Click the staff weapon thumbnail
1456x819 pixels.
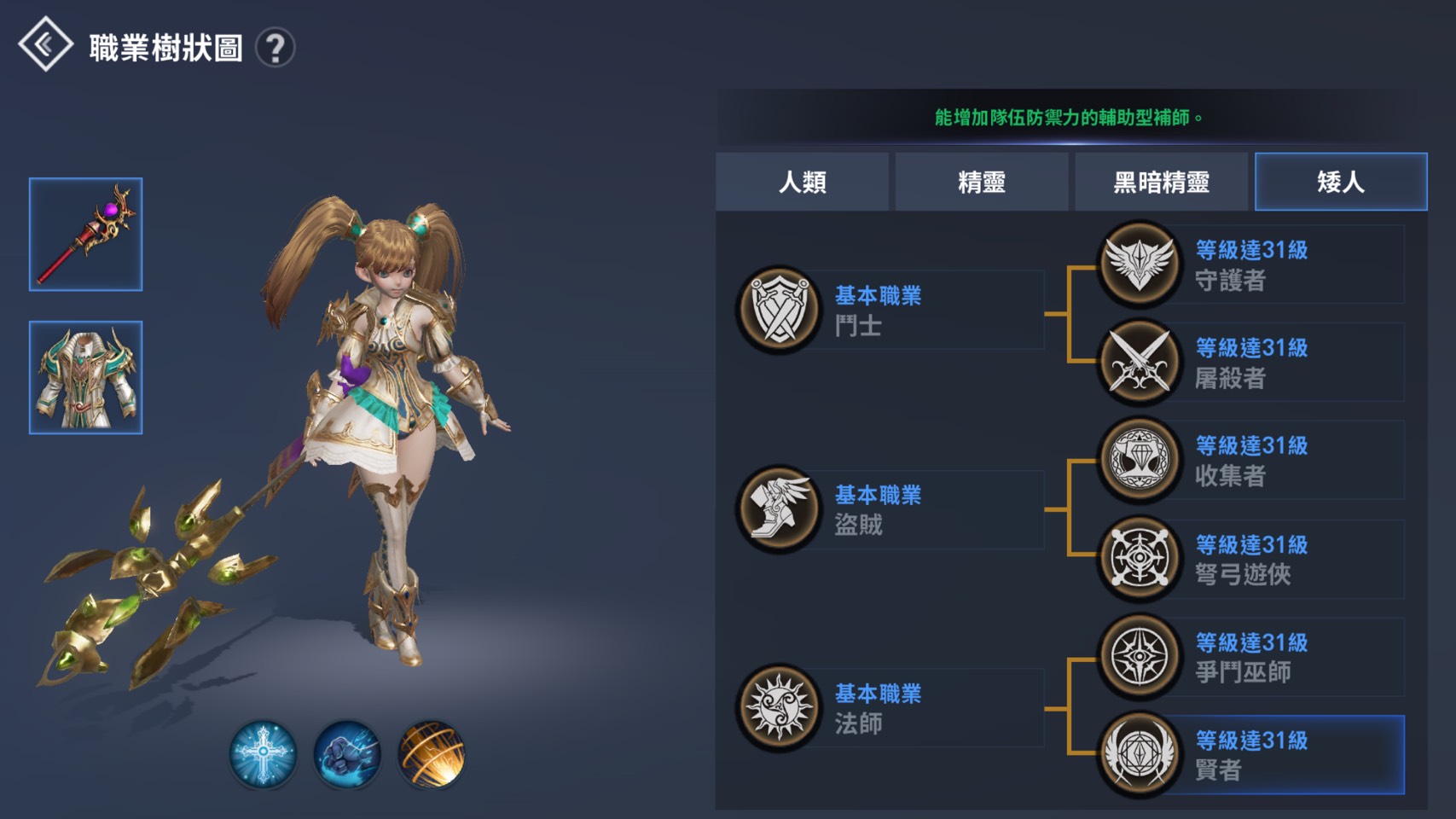pyautogui.click(x=85, y=235)
